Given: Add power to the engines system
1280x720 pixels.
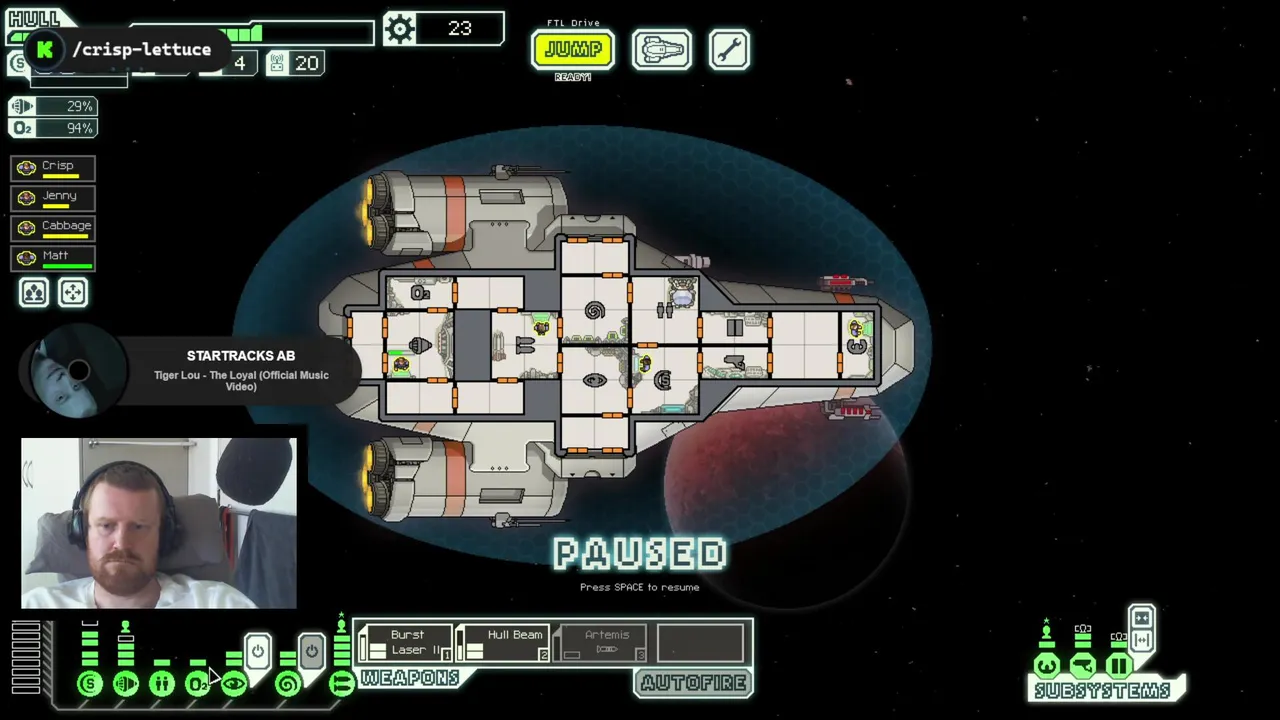Looking at the screenshot, I should pos(126,684).
